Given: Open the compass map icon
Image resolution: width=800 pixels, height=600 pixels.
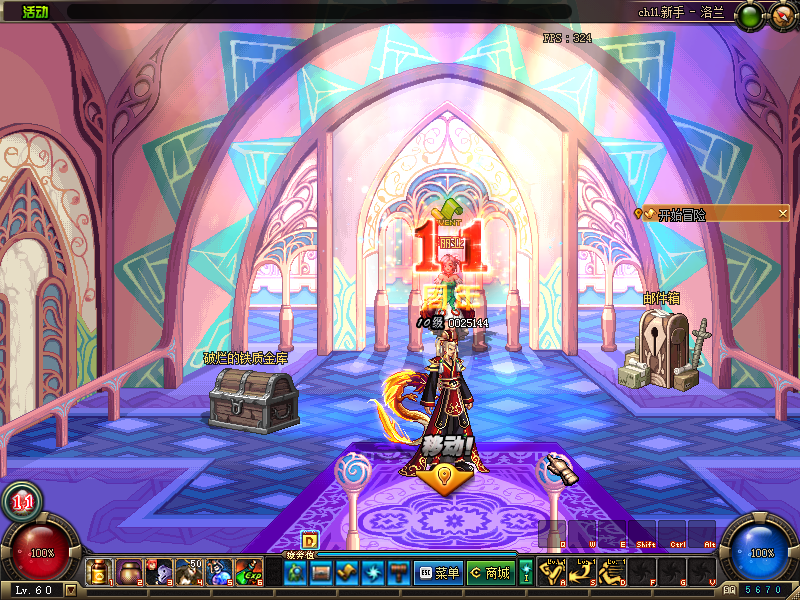Looking at the screenshot, I should [781, 14].
